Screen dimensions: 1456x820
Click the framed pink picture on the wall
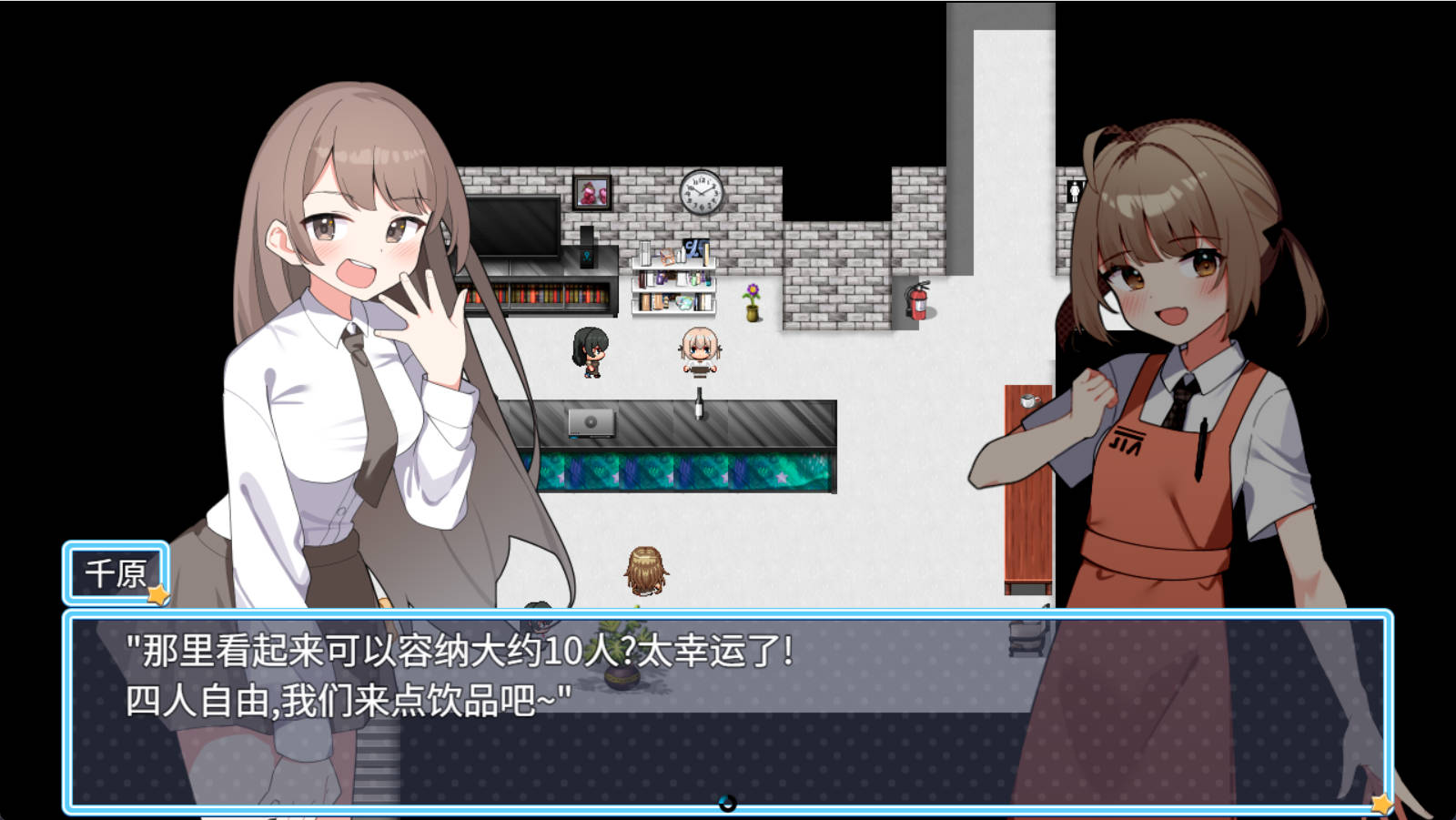tap(591, 194)
